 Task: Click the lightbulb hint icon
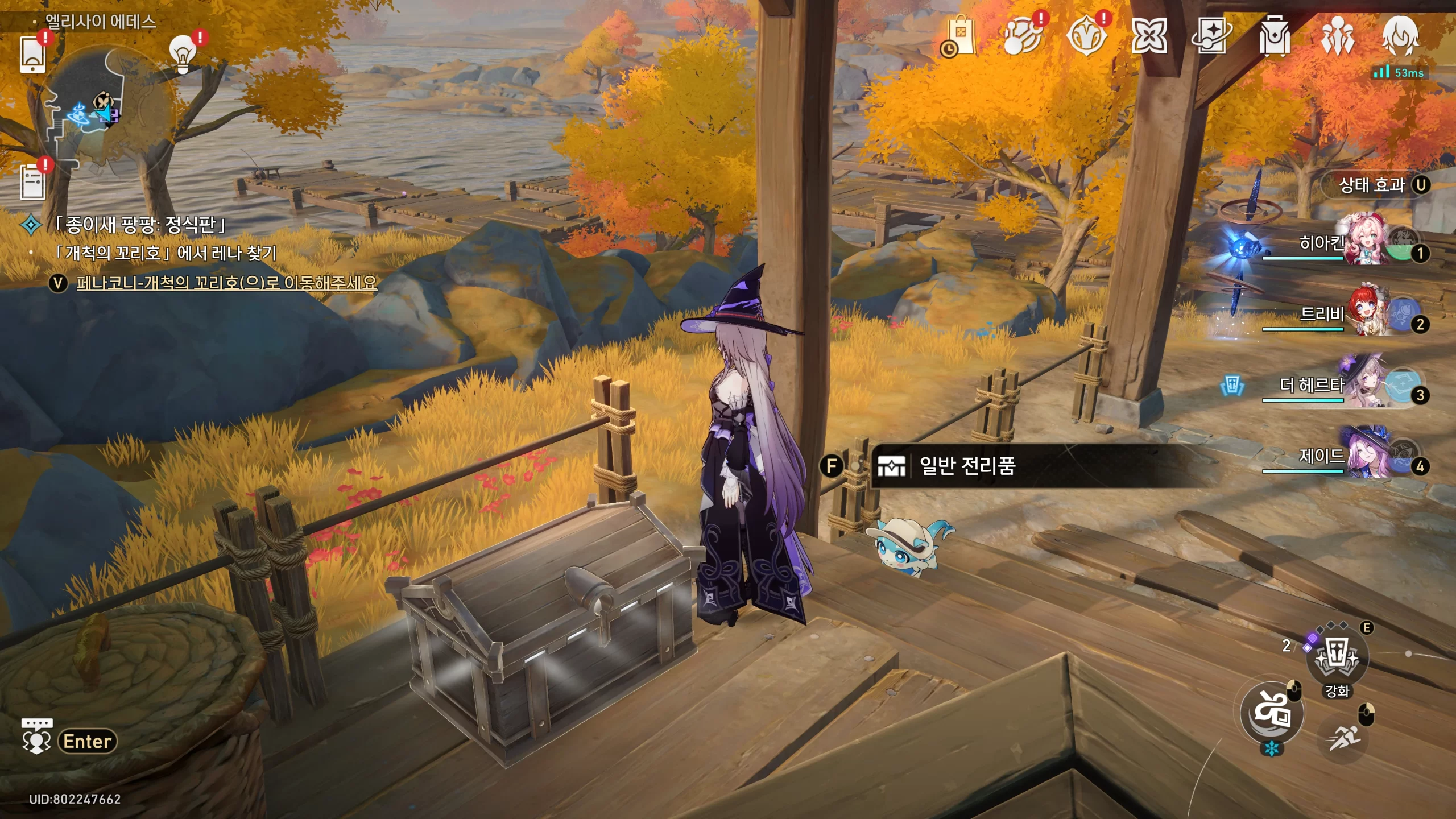tap(183, 54)
